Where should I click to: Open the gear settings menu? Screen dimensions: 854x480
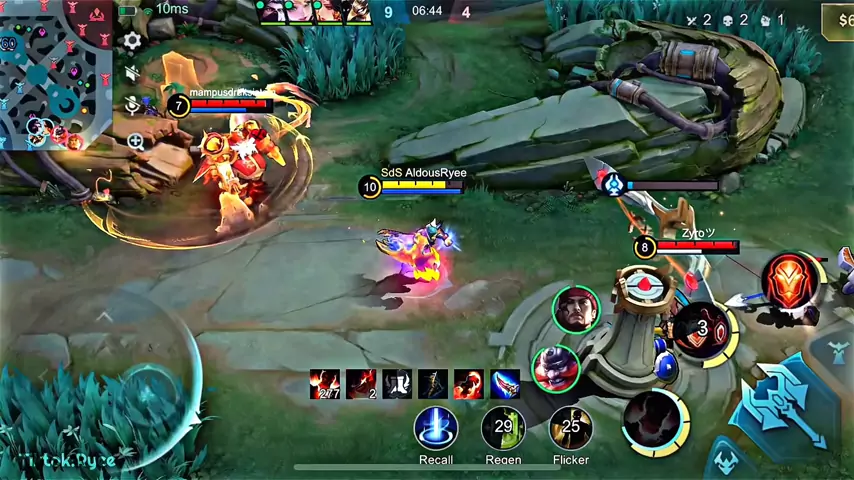coord(132,41)
